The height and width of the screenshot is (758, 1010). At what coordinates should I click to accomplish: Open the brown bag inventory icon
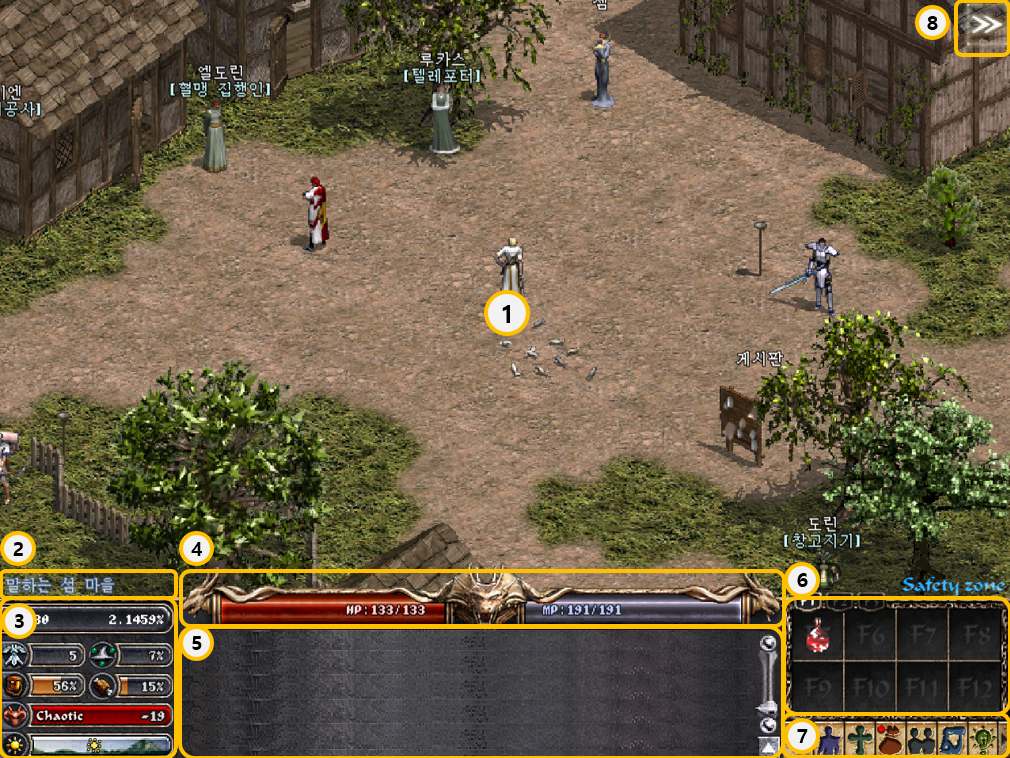[x=890, y=740]
